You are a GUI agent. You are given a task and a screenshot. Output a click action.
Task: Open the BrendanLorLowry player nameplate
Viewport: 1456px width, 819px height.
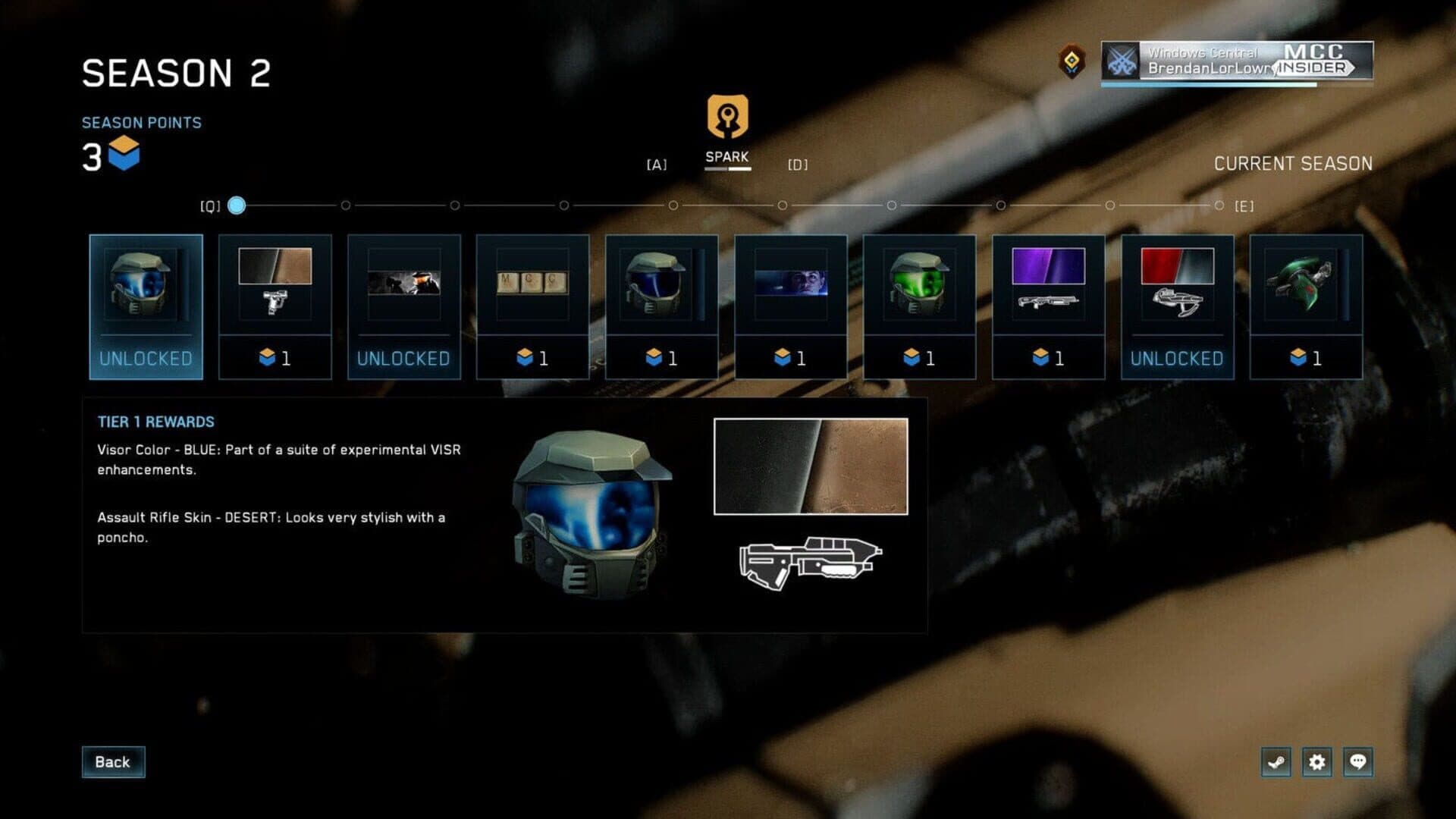click(x=1237, y=61)
